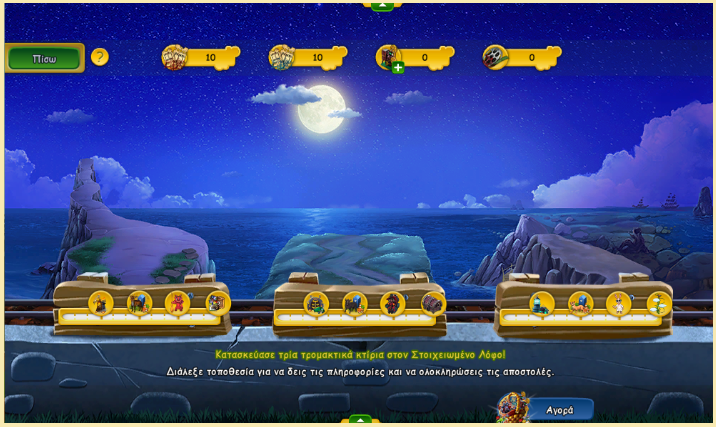
Task: Expand the green arrow tab at the bottom edge
Action: click(x=357, y=421)
